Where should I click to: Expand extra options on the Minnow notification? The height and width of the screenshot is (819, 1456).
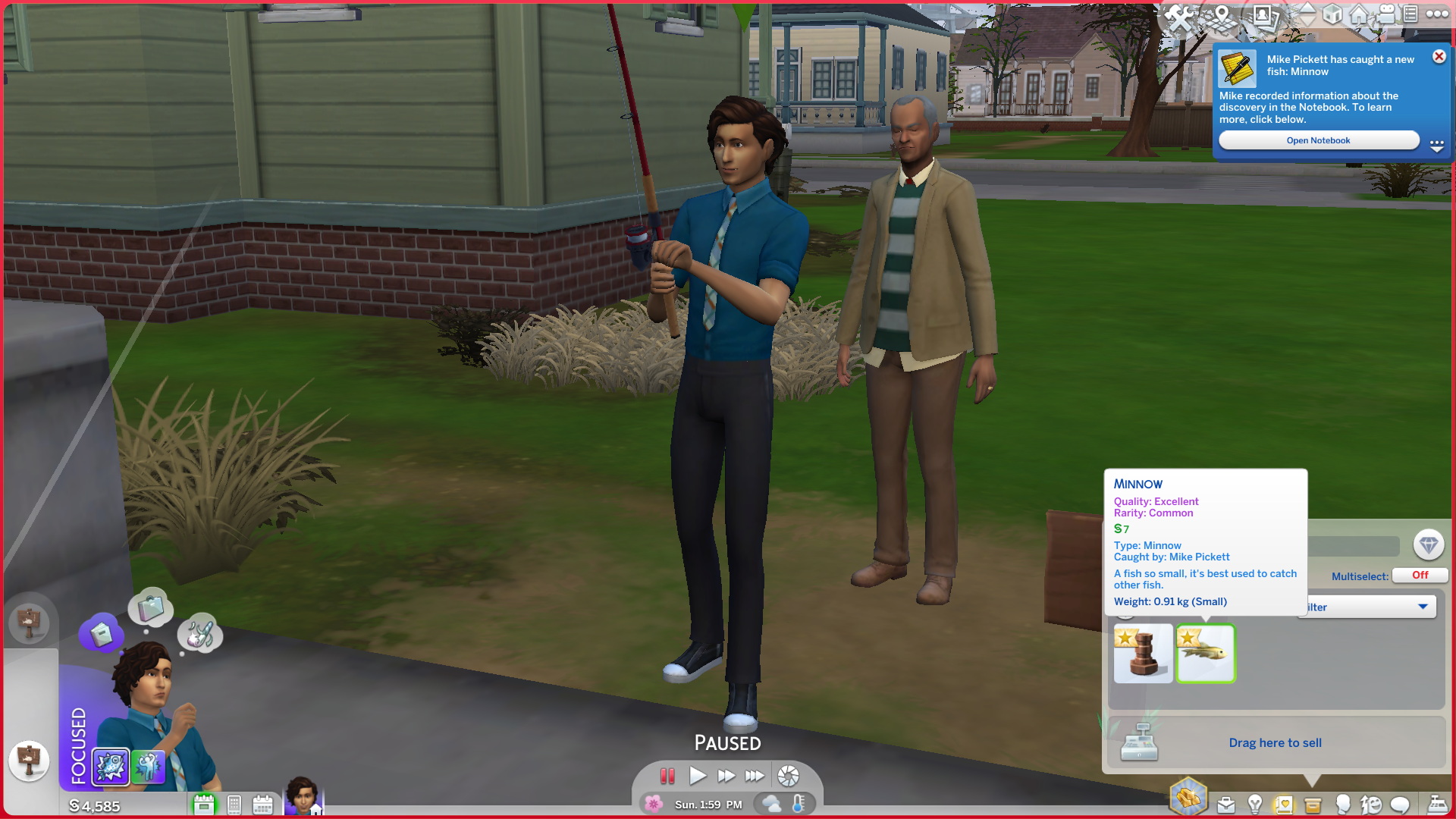[x=1437, y=146]
